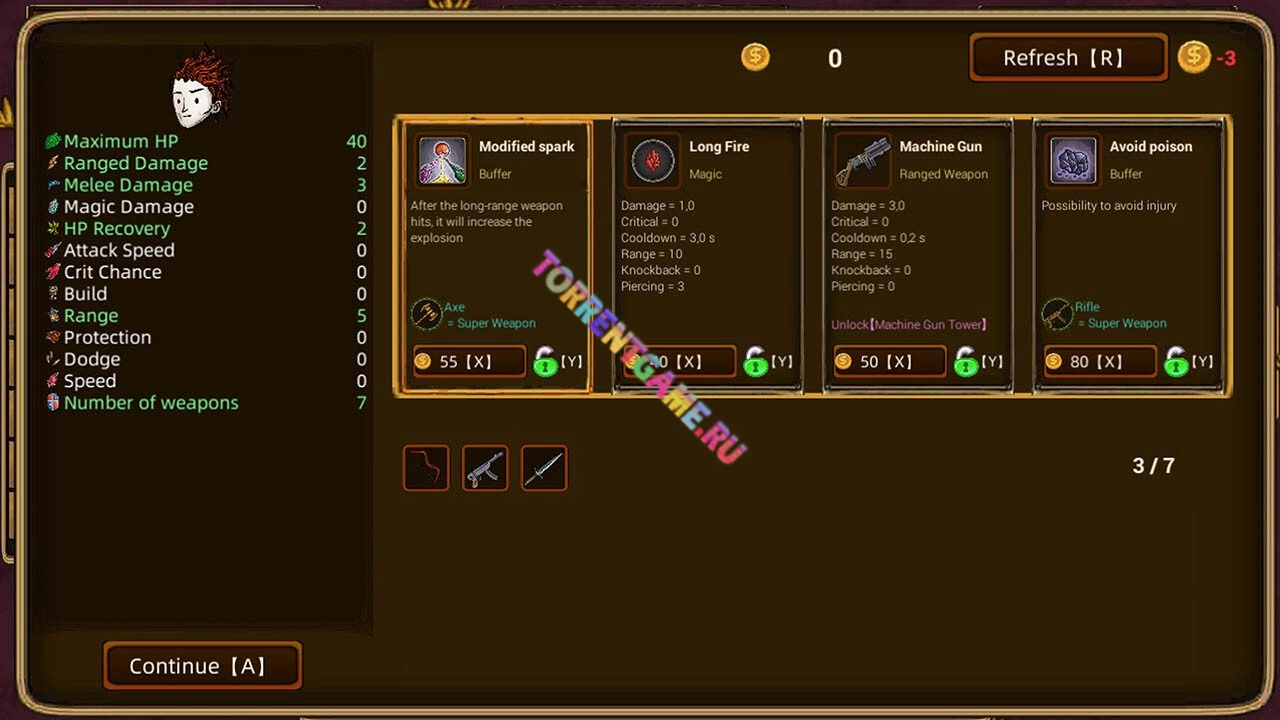Purchase the Long Fire magic item

click(679, 361)
